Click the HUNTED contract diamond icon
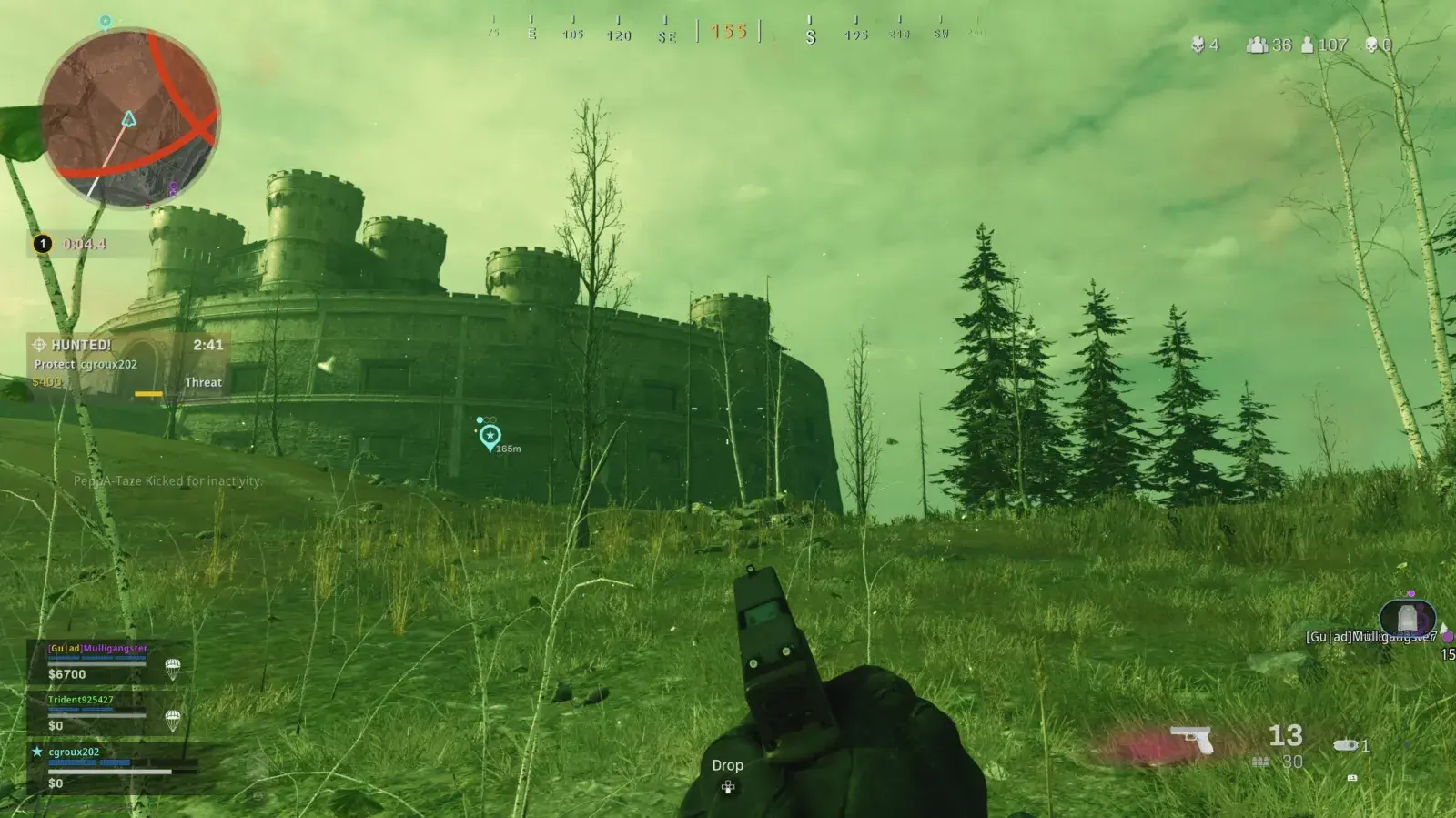The image size is (1456, 818). coord(40,345)
